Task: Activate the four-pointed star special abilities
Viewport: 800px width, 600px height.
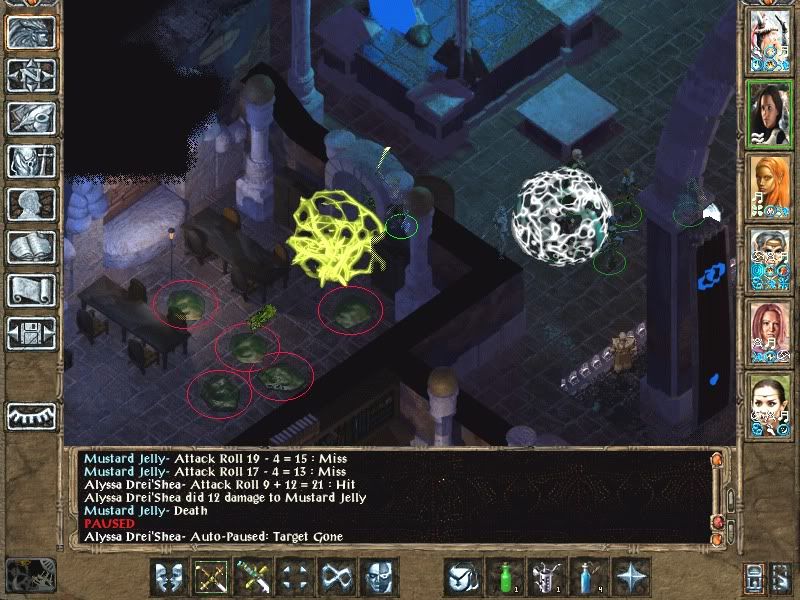Action: click(633, 577)
